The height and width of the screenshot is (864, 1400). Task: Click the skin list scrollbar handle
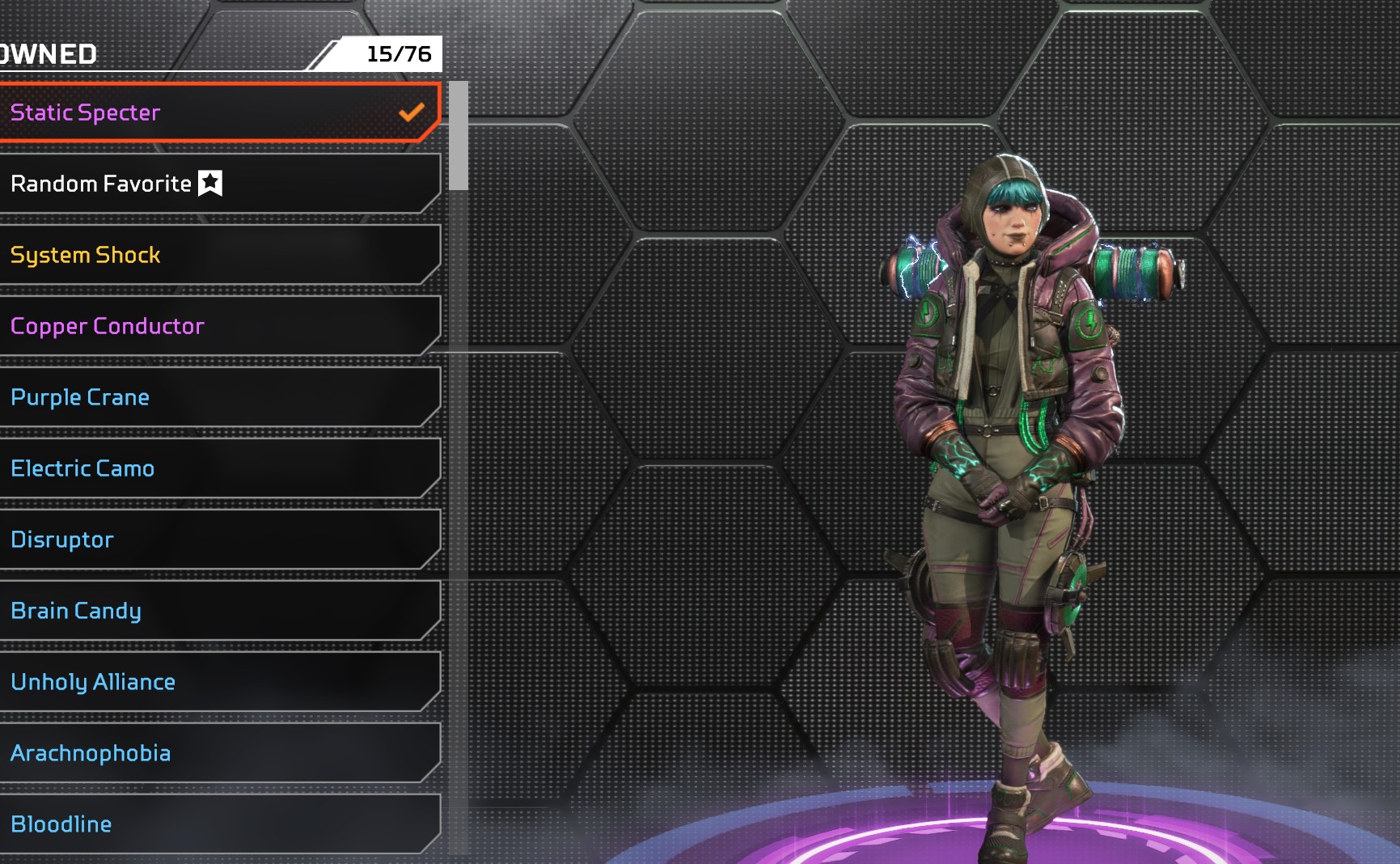point(459,135)
